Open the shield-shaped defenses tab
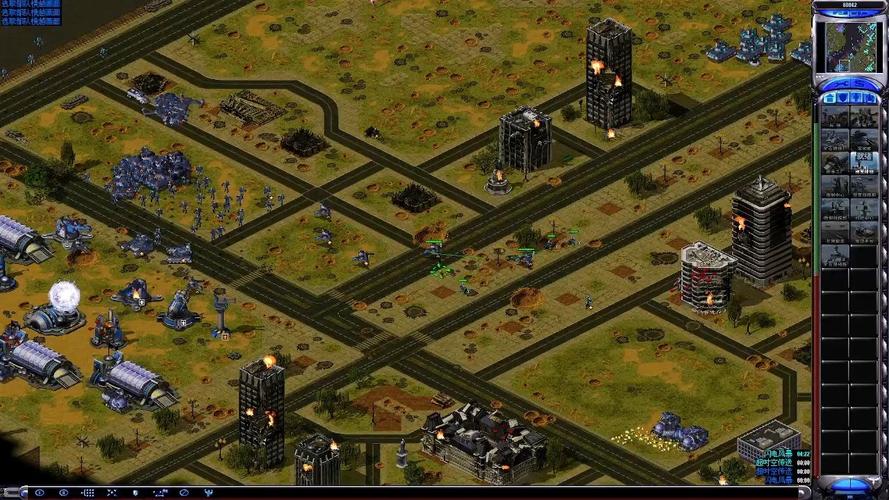889x500 pixels. (x=842, y=98)
